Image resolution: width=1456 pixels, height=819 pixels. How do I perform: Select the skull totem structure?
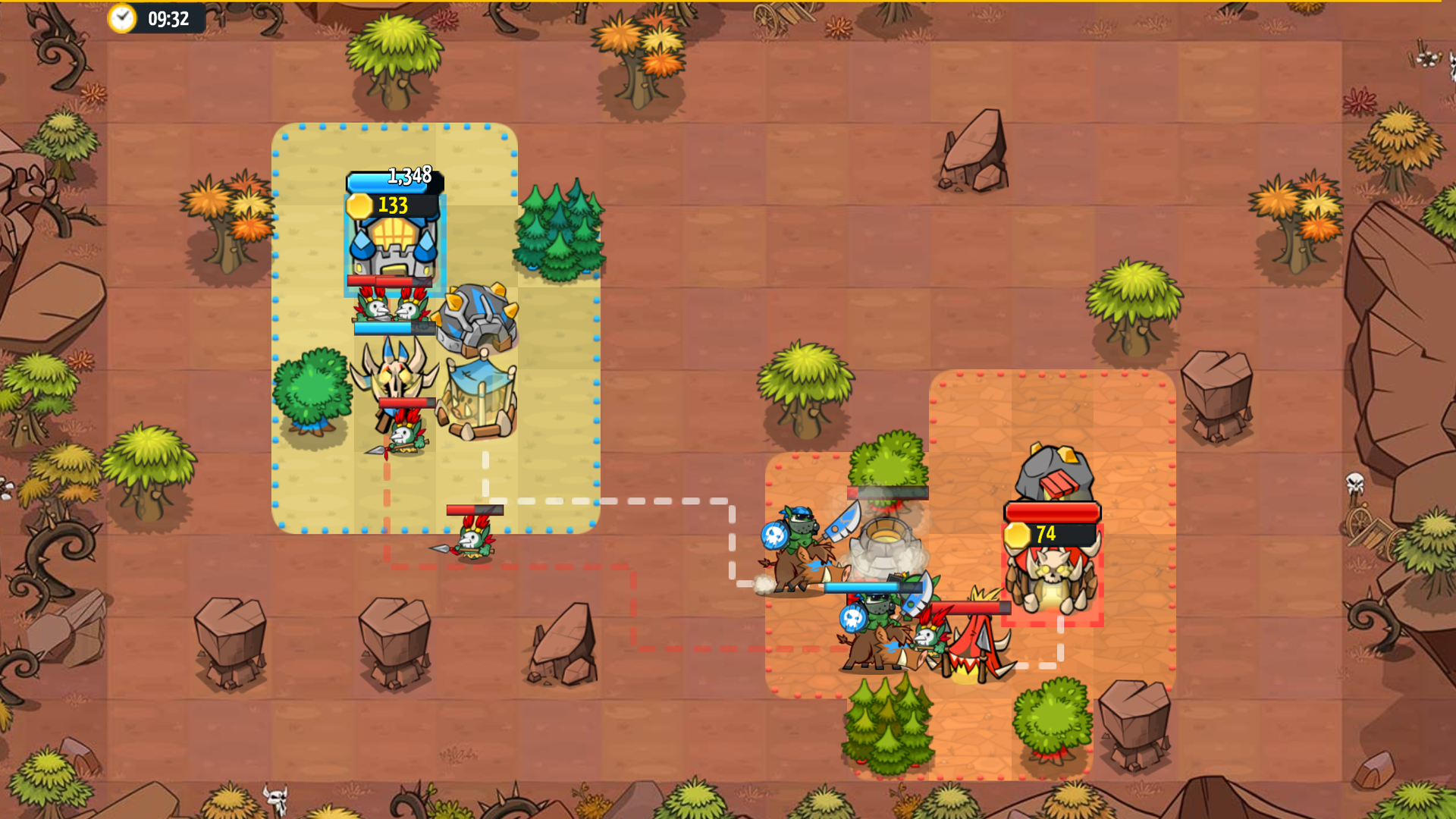pyautogui.click(x=396, y=379)
